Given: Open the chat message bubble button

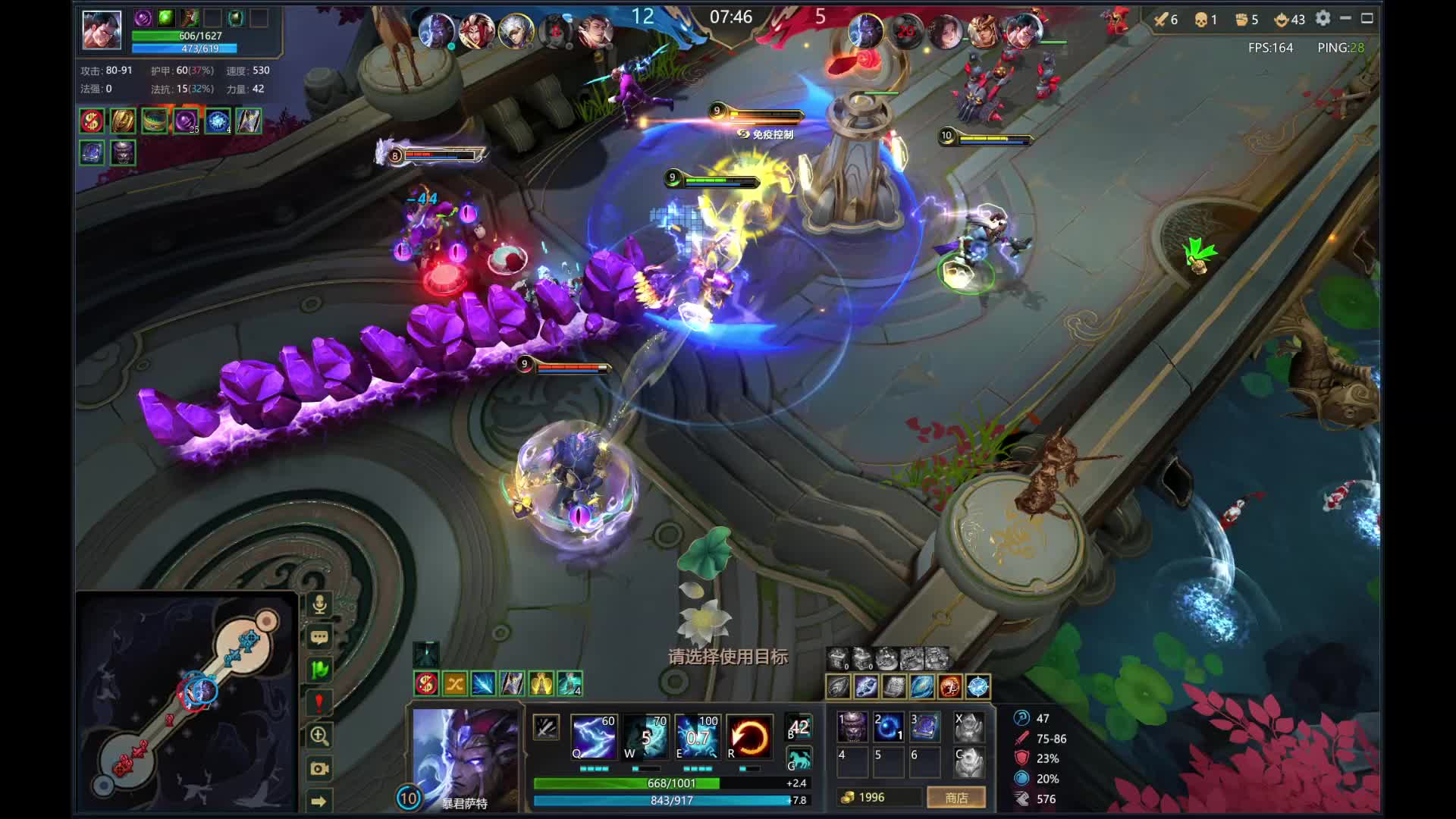Looking at the screenshot, I should point(319,637).
